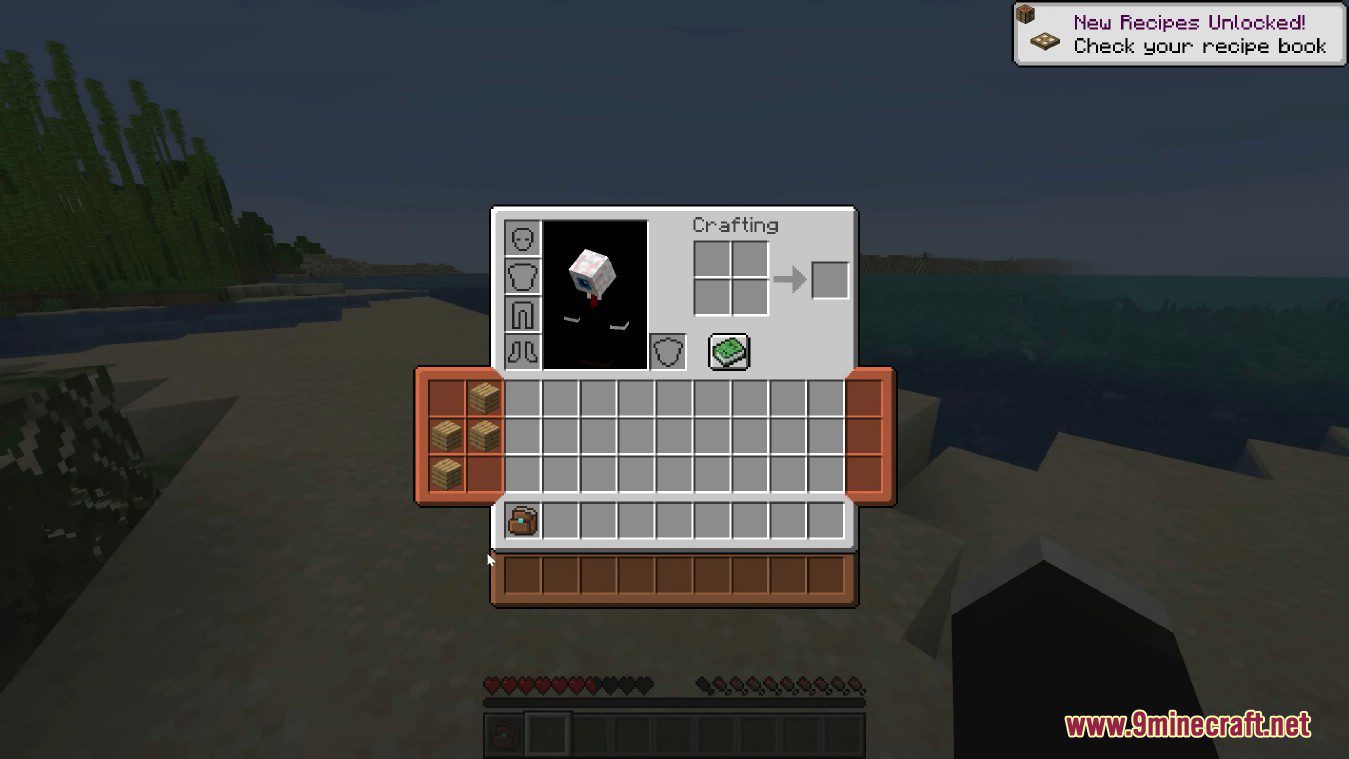Click the chestplate armor slot icon

pos(522,275)
